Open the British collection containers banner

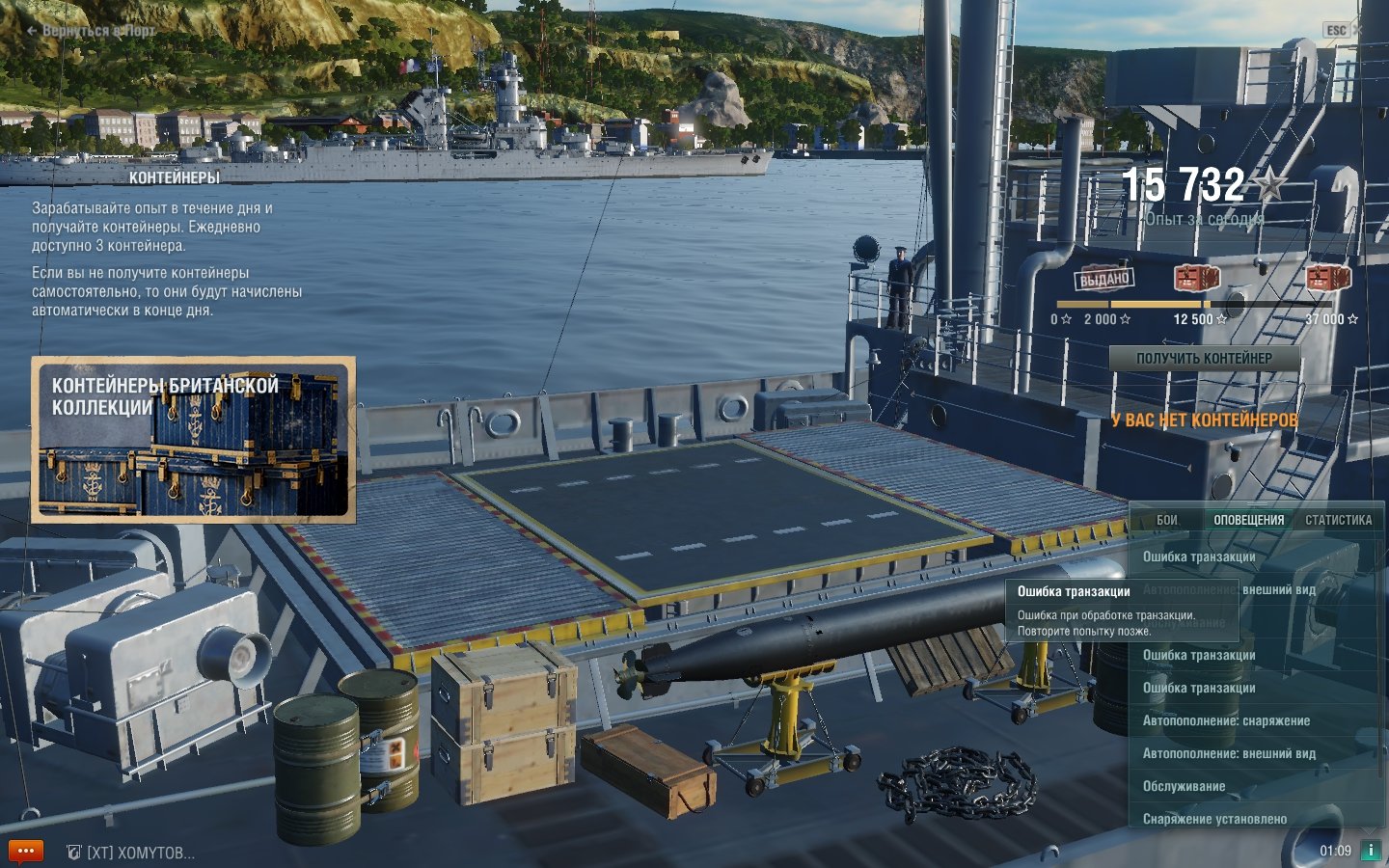tap(193, 440)
